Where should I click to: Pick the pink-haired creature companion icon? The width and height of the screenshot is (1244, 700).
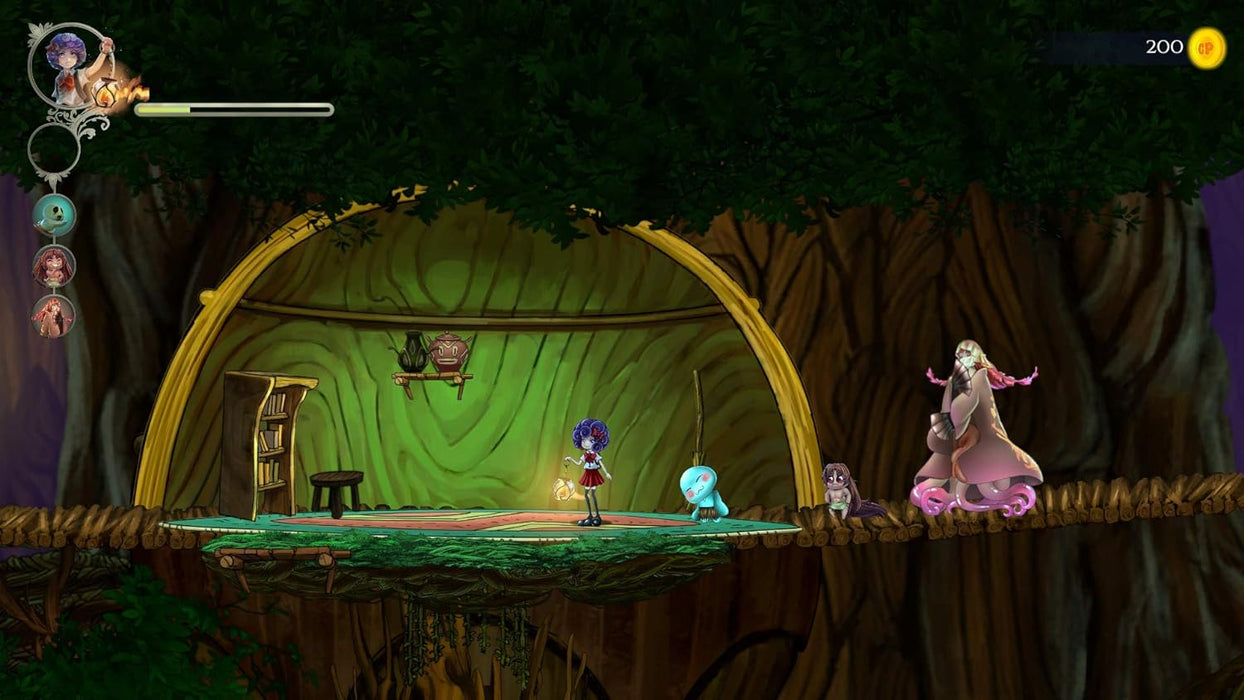point(54,315)
